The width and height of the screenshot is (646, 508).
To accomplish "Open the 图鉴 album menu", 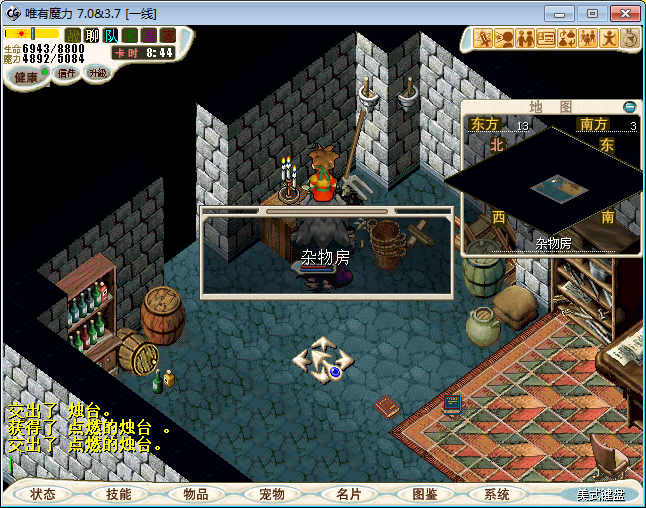I will [424, 494].
